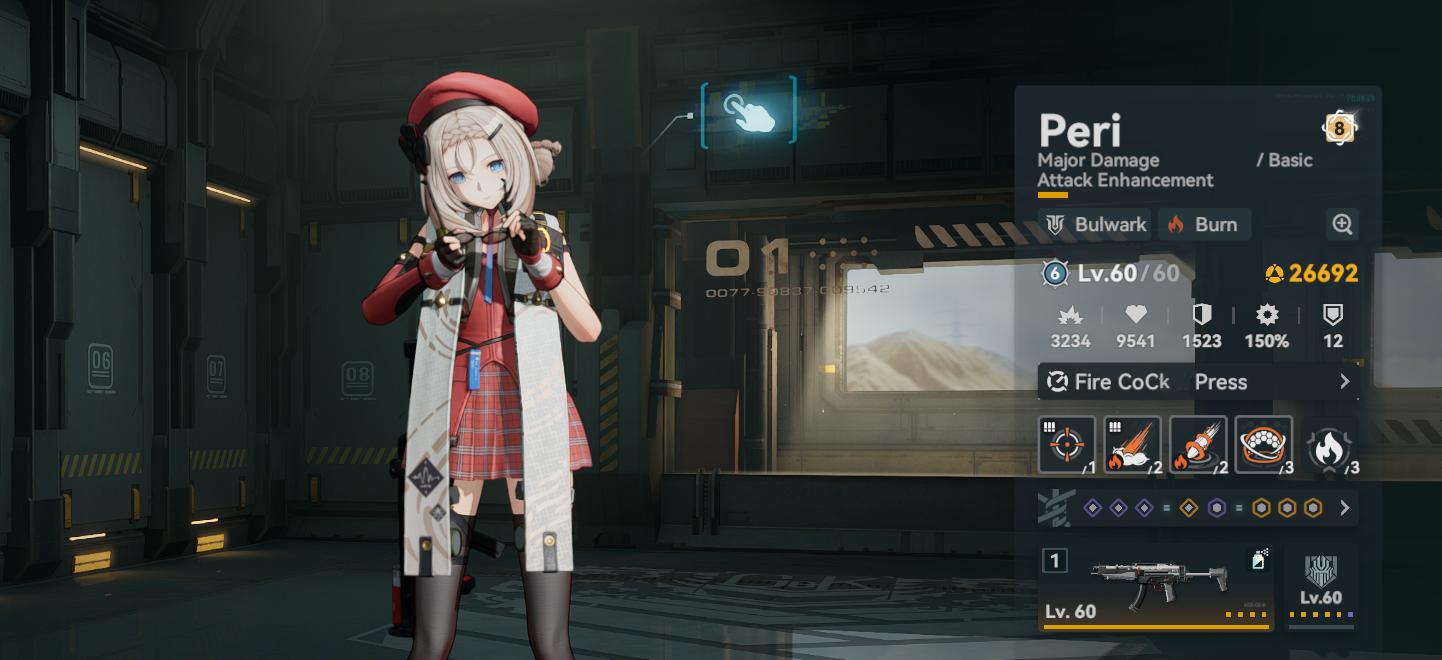
Task: Select the rocket missile skill icon
Action: click(1198, 444)
